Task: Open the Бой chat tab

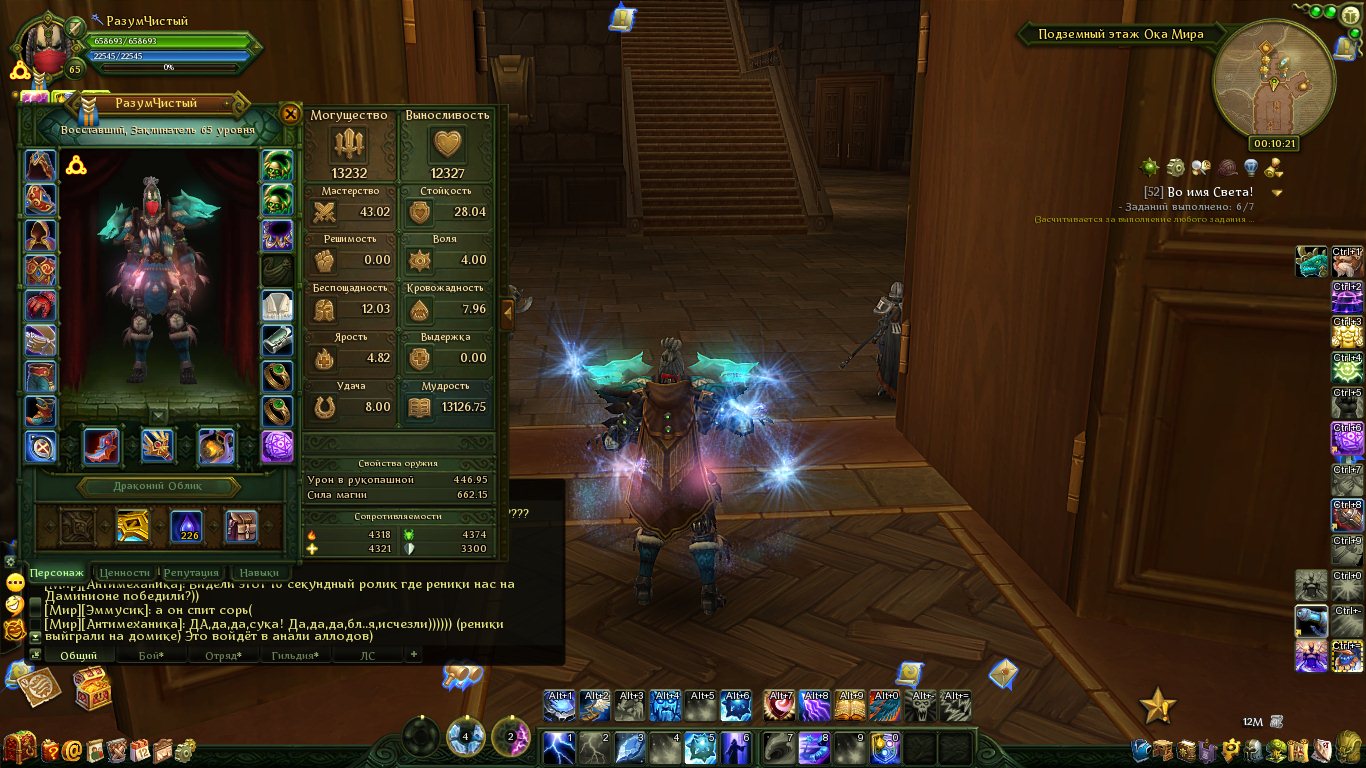Action: click(x=147, y=656)
